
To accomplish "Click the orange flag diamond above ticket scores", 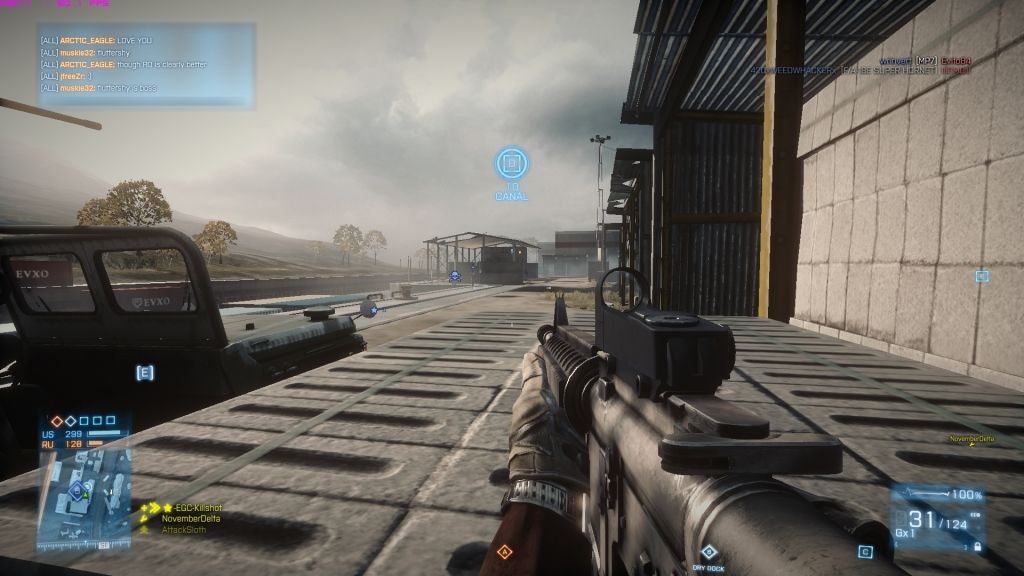I will pyautogui.click(x=58, y=421).
